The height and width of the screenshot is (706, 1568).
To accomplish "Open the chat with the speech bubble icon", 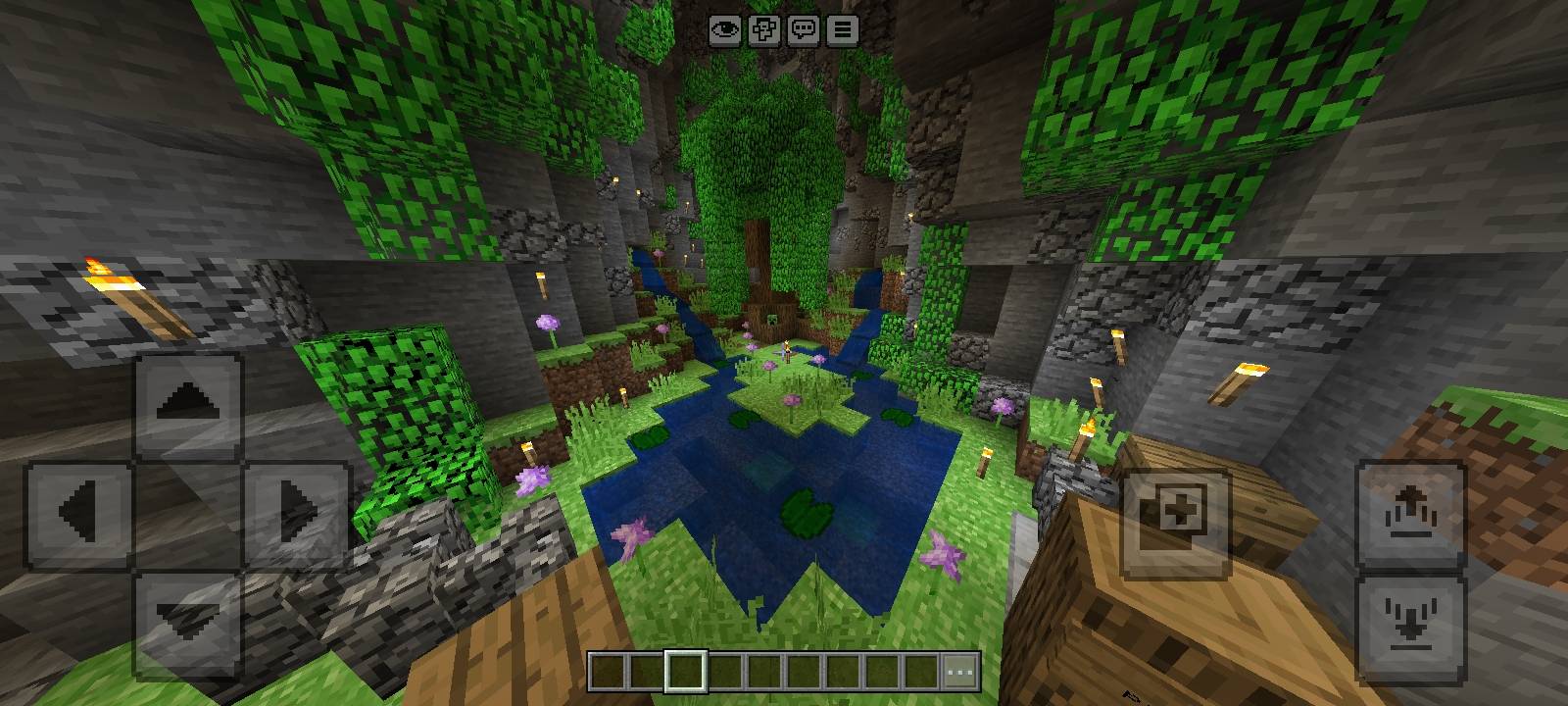I will (804, 30).
